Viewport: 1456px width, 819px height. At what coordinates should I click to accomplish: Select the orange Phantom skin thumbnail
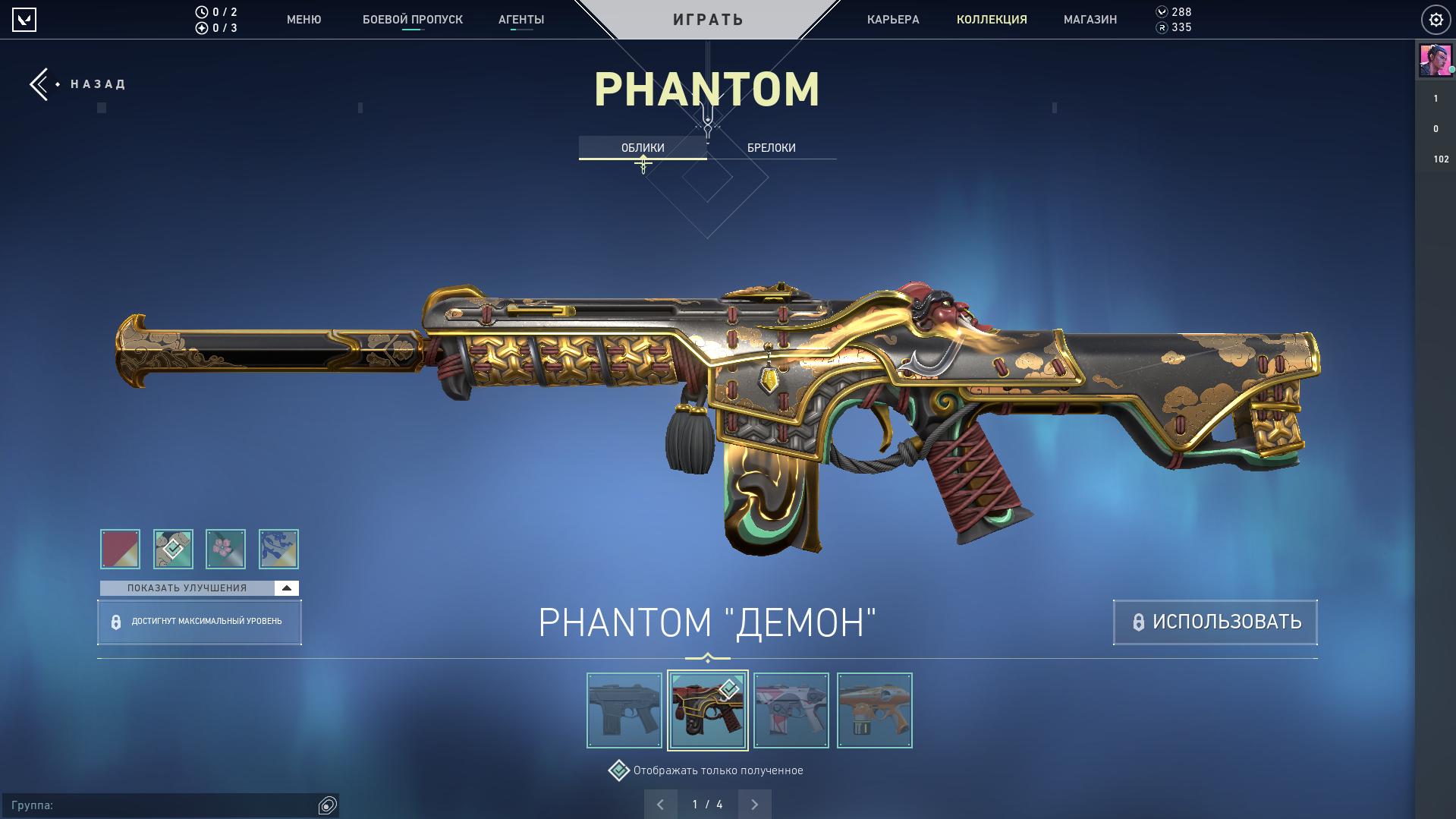tap(874, 710)
